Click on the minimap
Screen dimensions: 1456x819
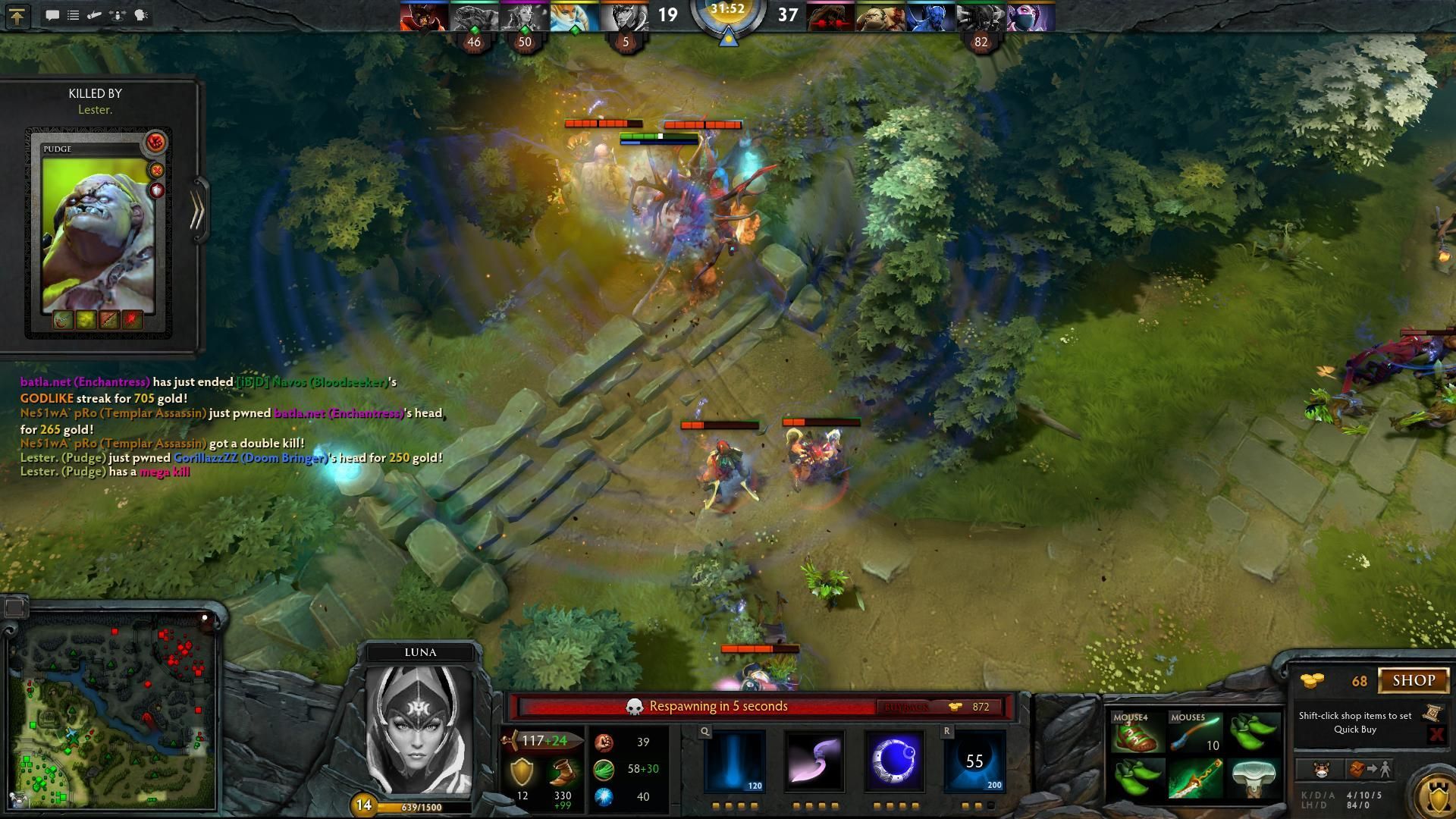pyautogui.click(x=112, y=713)
